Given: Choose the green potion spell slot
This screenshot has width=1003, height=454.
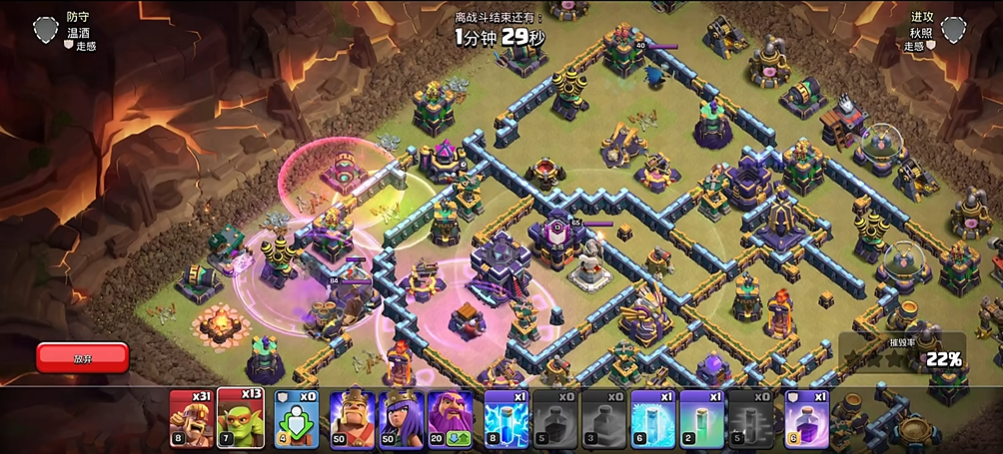Looking at the screenshot, I should tap(702, 417).
